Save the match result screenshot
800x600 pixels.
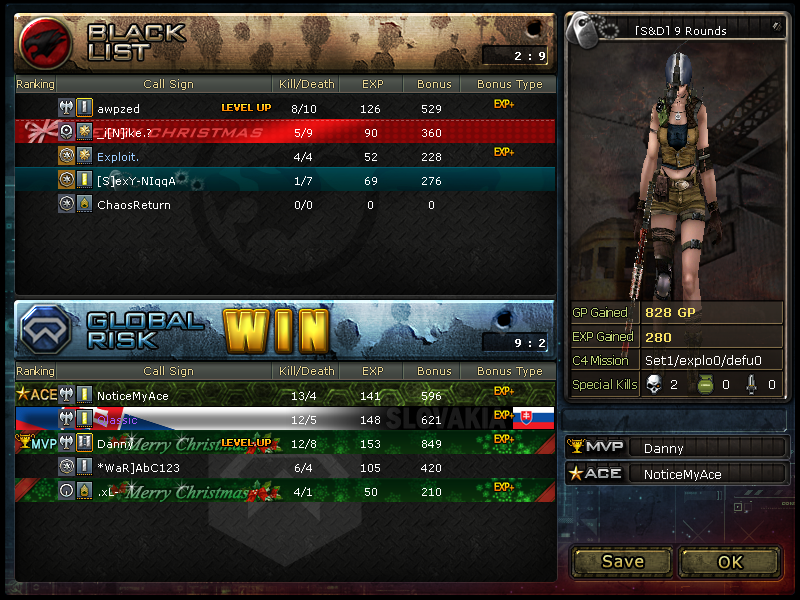622,561
